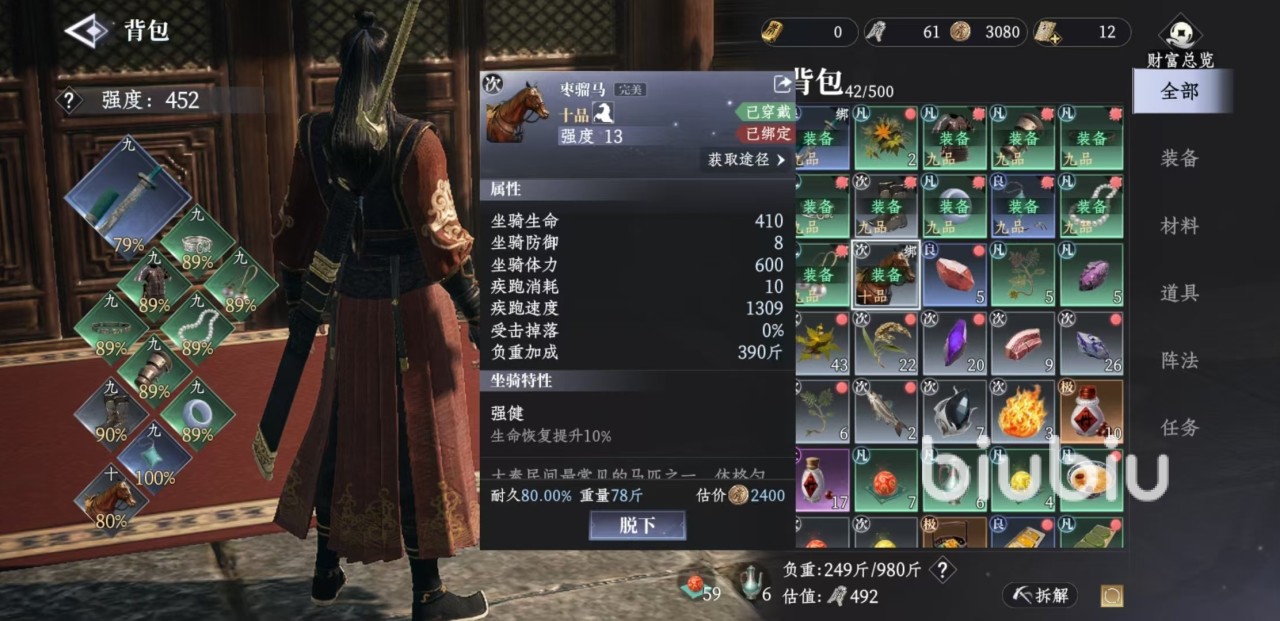Open the 材料 materials tab
The height and width of the screenshot is (621, 1280).
pos(1179,226)
